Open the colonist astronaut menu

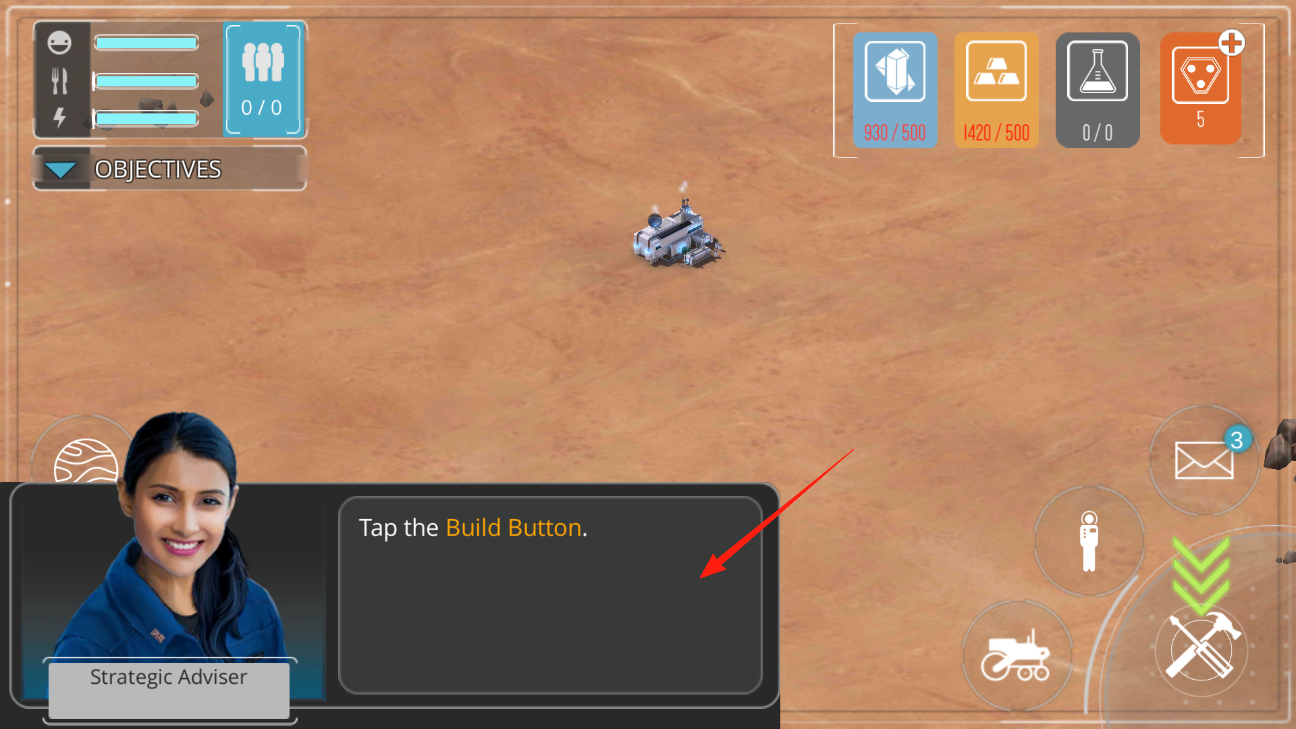(1089, 541)
